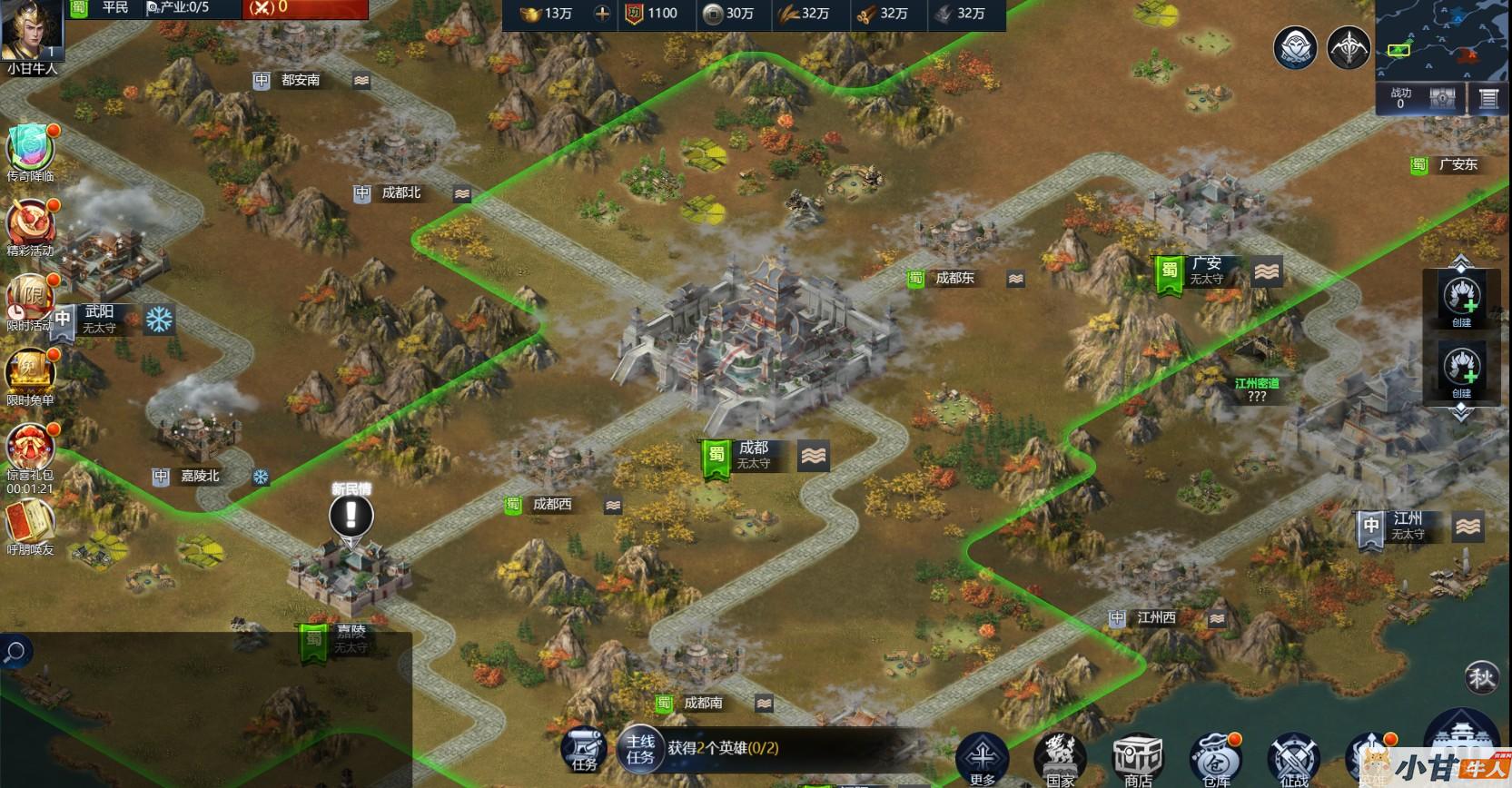The height and width of the screenshot is (788, 1512).
Task: Open the 任务 quest scroll button
Action: pos(584,750)
